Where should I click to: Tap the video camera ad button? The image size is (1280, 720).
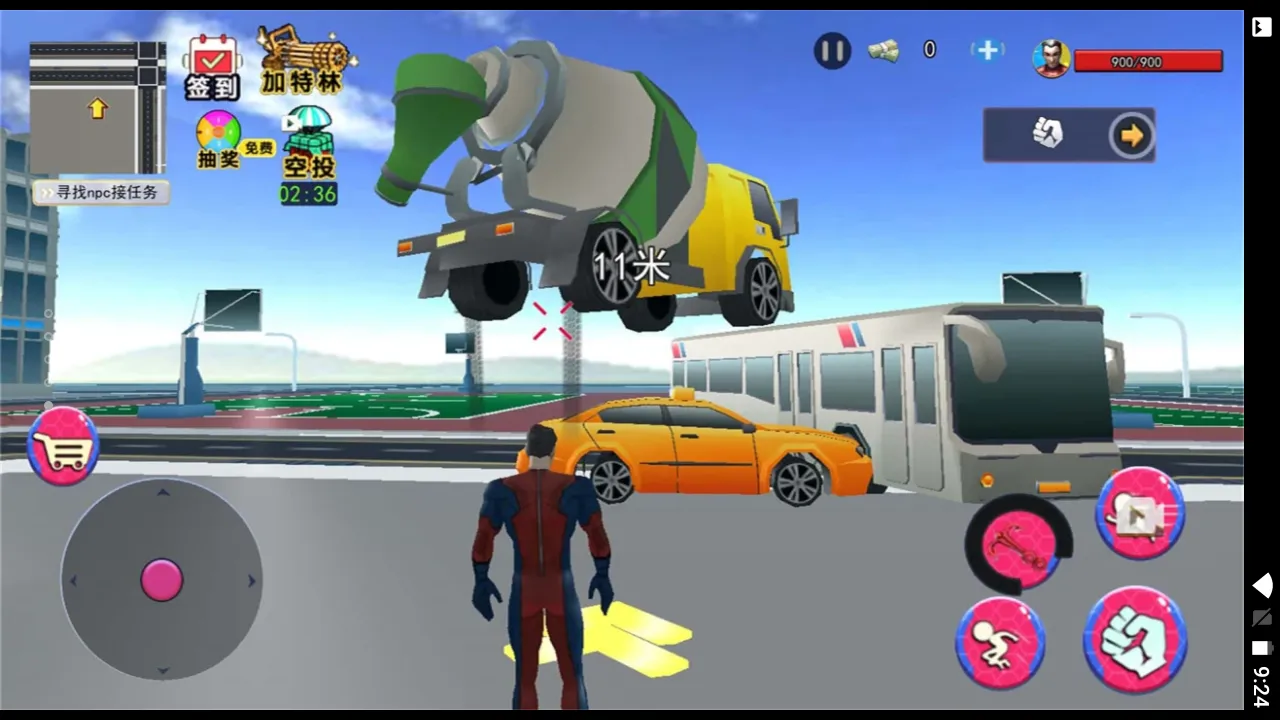tap(1140, 514)
